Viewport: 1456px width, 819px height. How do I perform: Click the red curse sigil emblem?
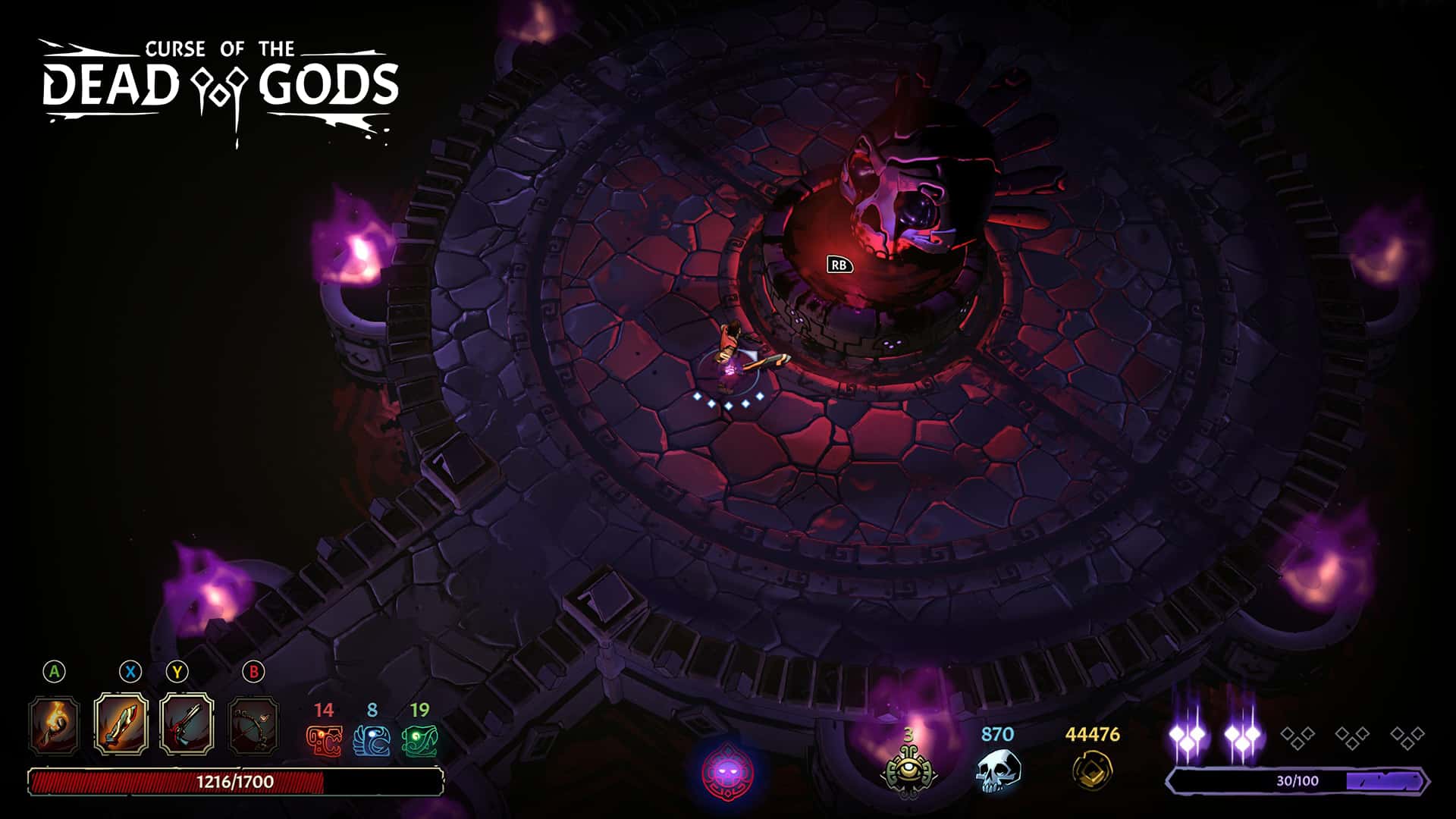(x=726, y=773)
